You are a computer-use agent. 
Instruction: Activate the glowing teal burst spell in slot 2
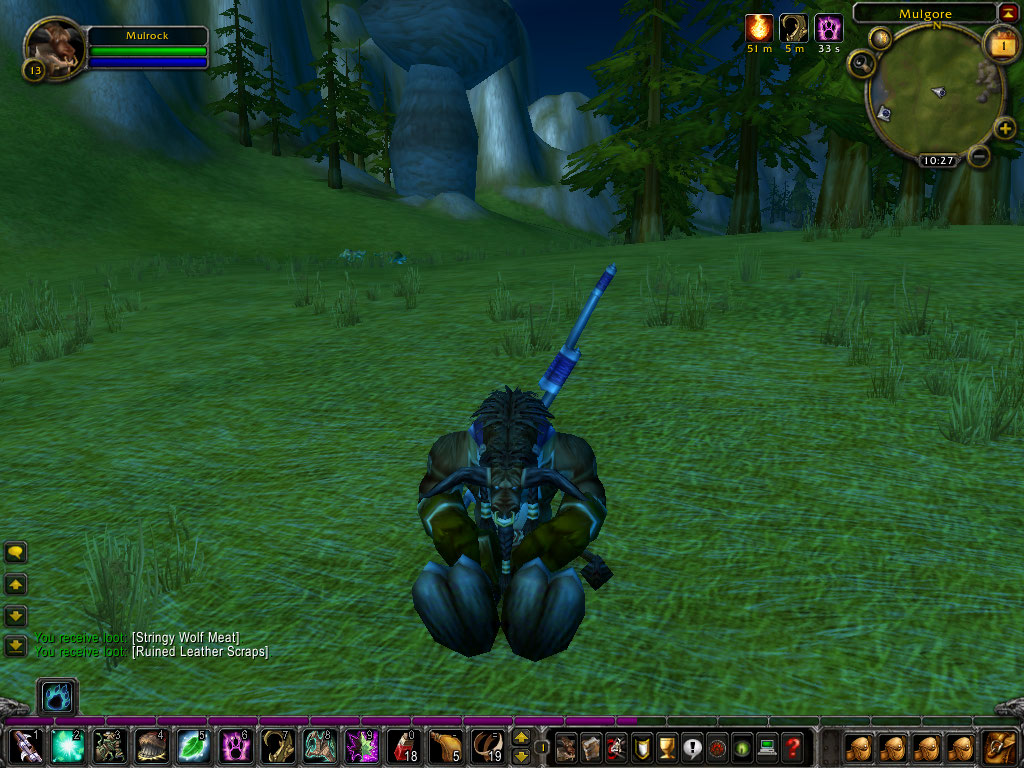point(67,746)
